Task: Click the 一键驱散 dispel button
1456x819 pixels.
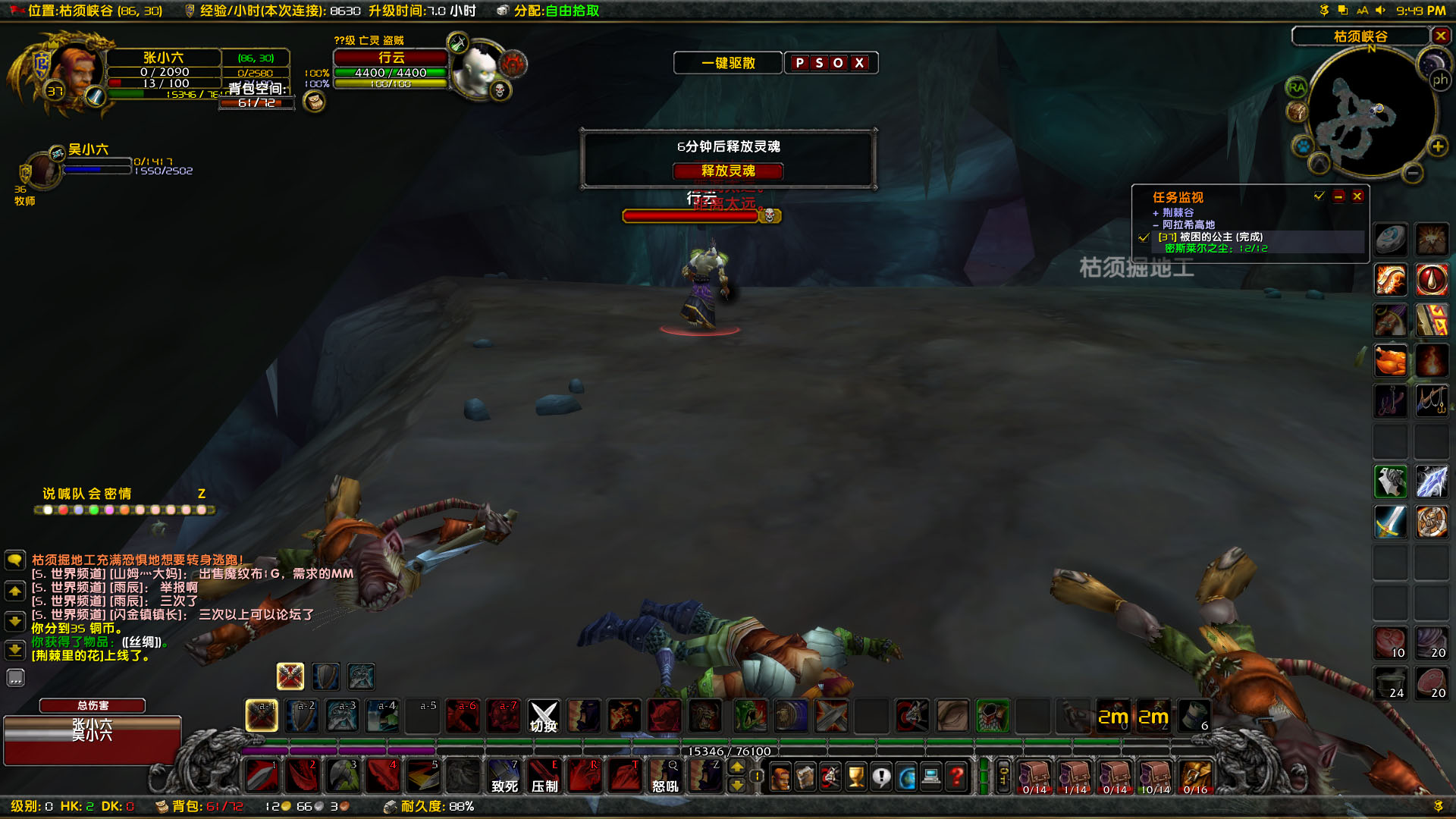Action: coord(727,62)
